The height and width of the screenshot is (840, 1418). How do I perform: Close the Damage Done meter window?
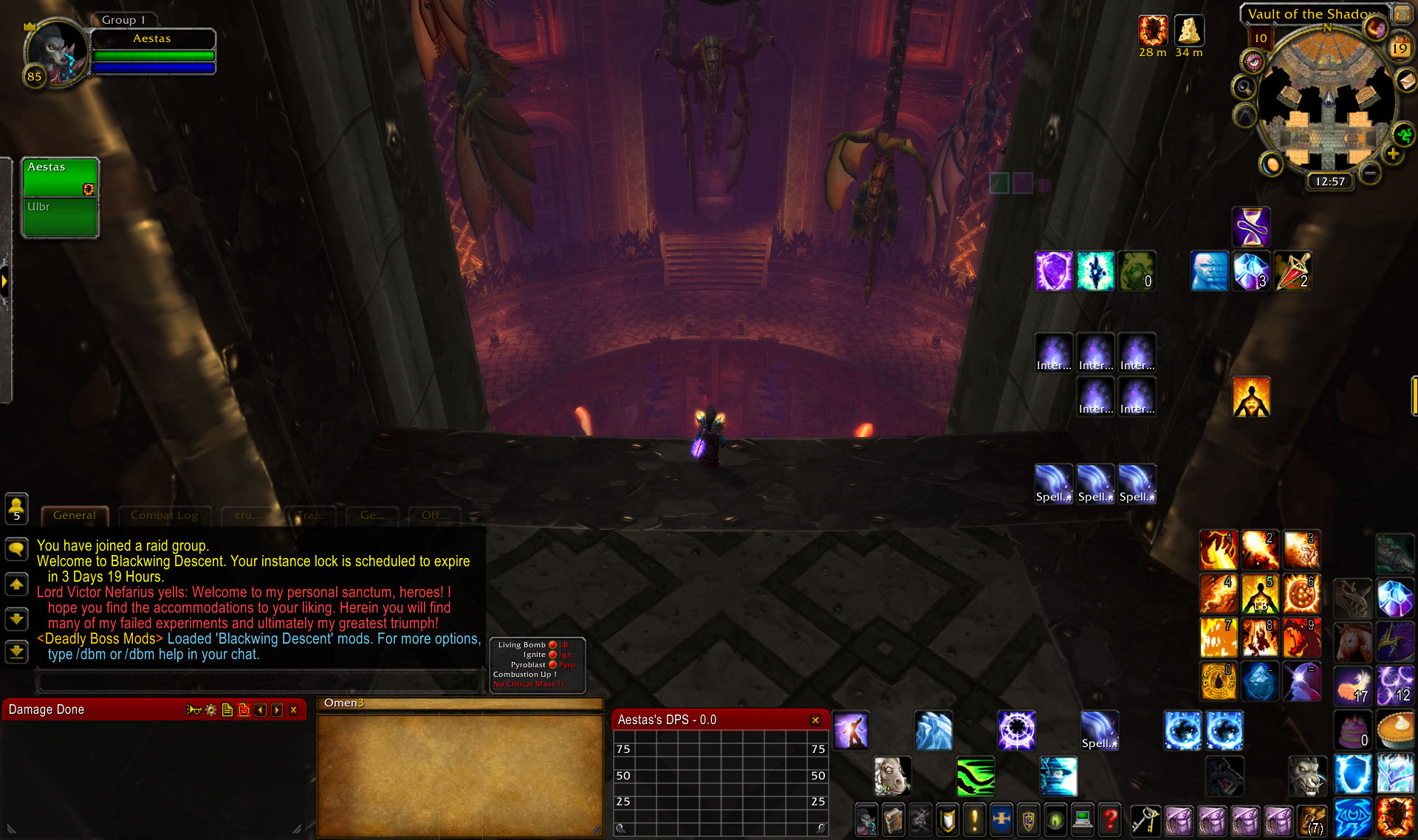point(294,710)
